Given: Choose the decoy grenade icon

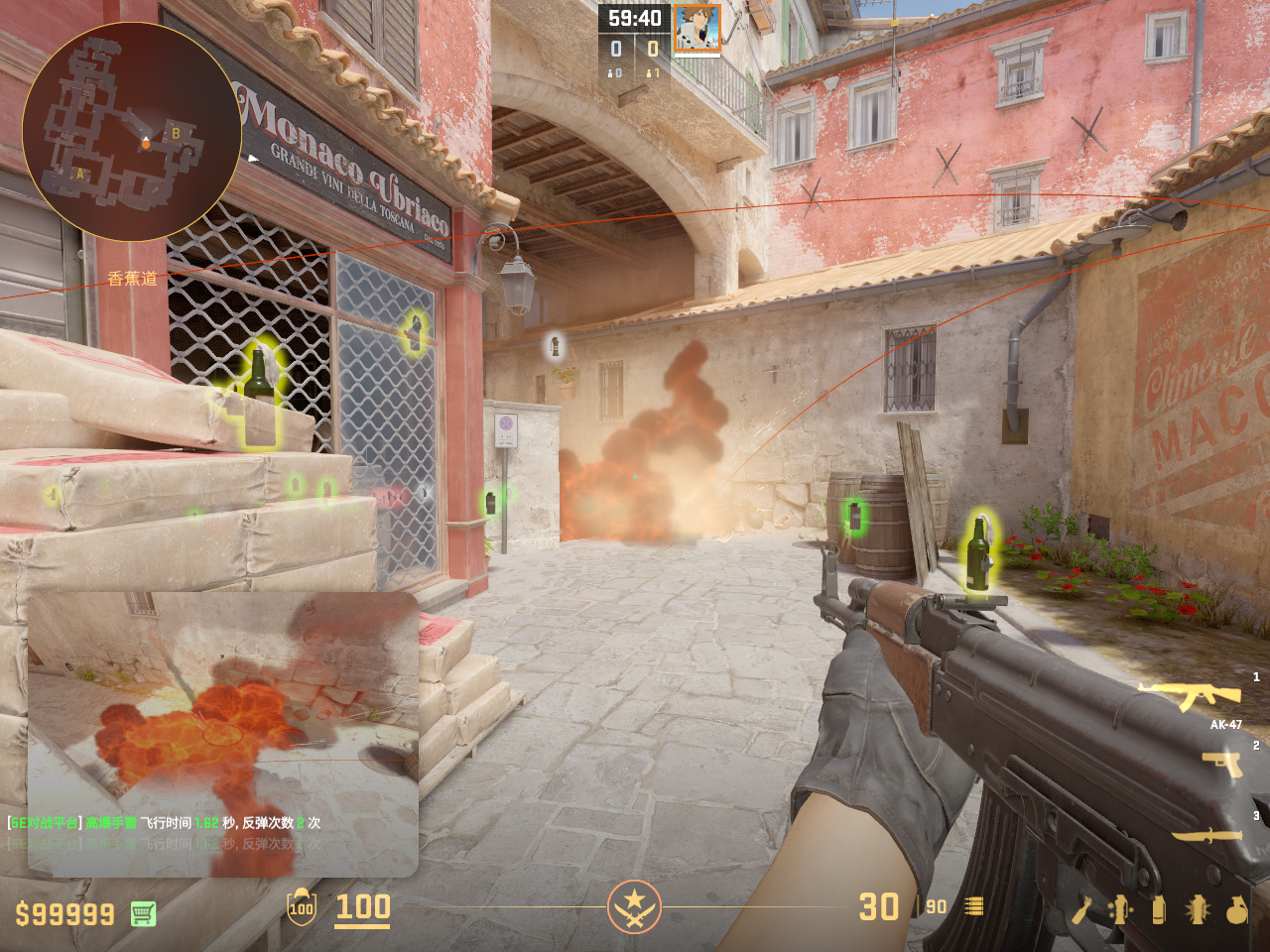Looking at the screenshot, I should point(1120,909).
